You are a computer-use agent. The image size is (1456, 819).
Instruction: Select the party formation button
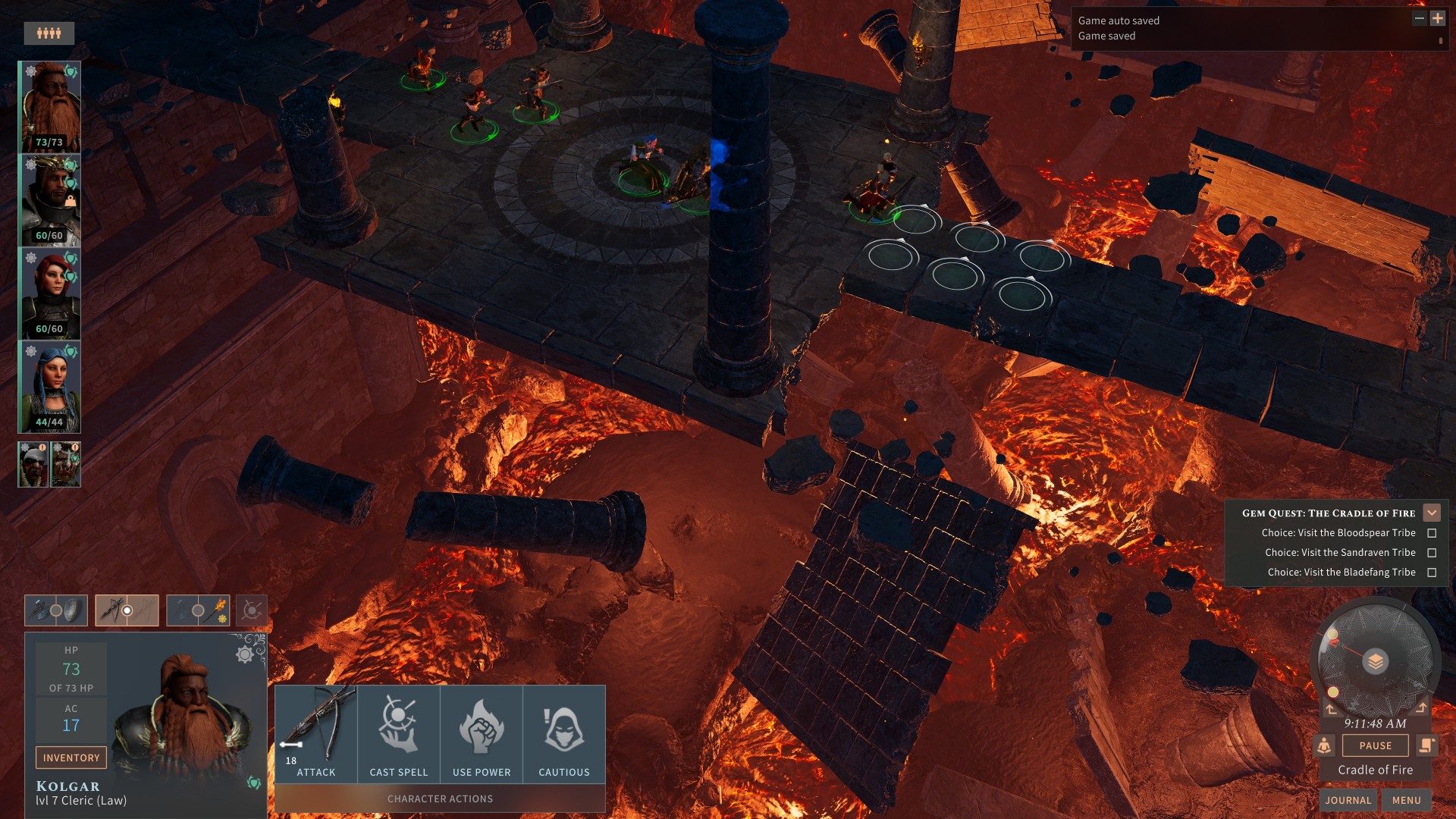(49, 33)
